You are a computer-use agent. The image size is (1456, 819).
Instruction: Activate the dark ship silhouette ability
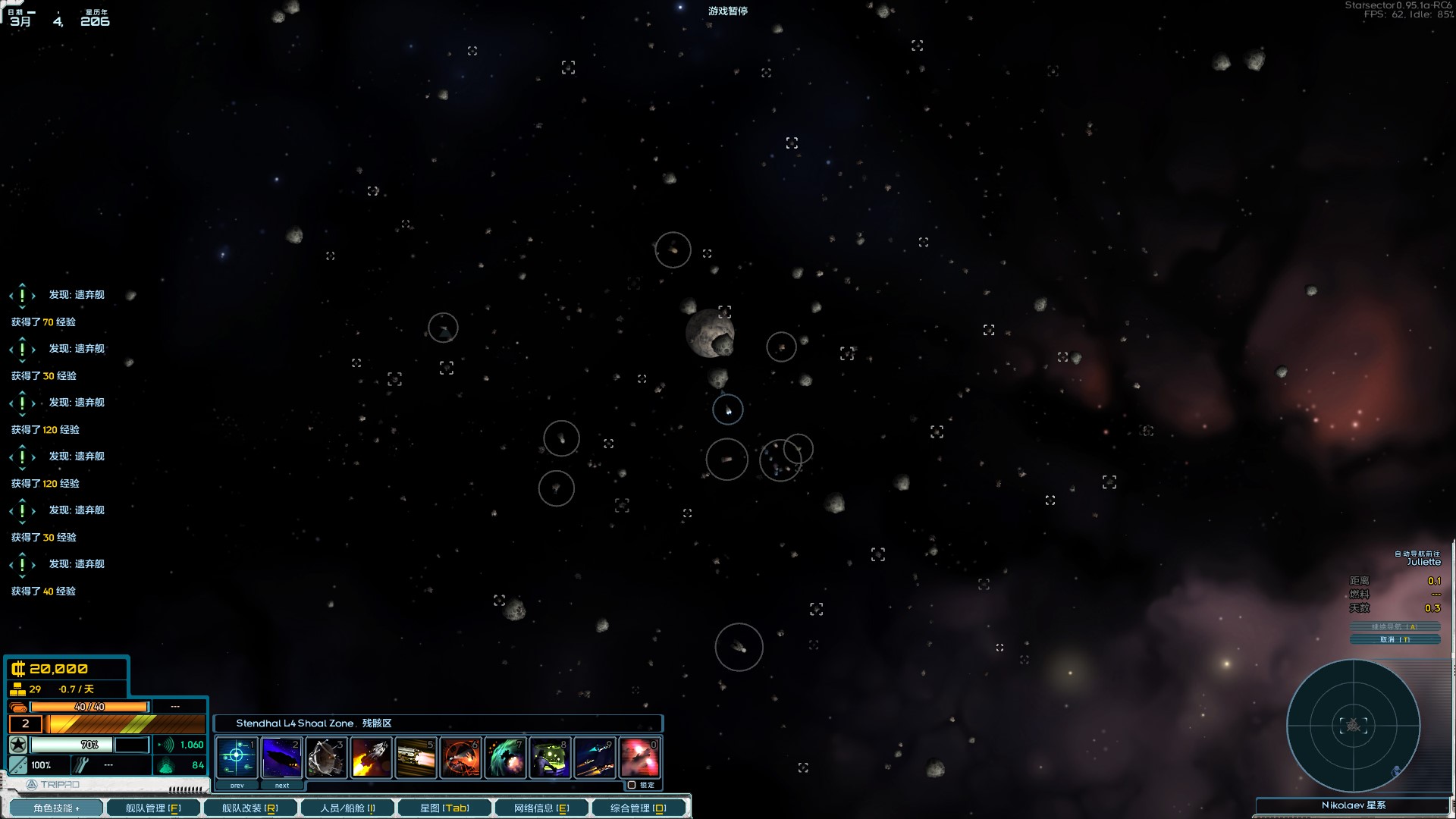pyautogui.click(x=281, y=756)
